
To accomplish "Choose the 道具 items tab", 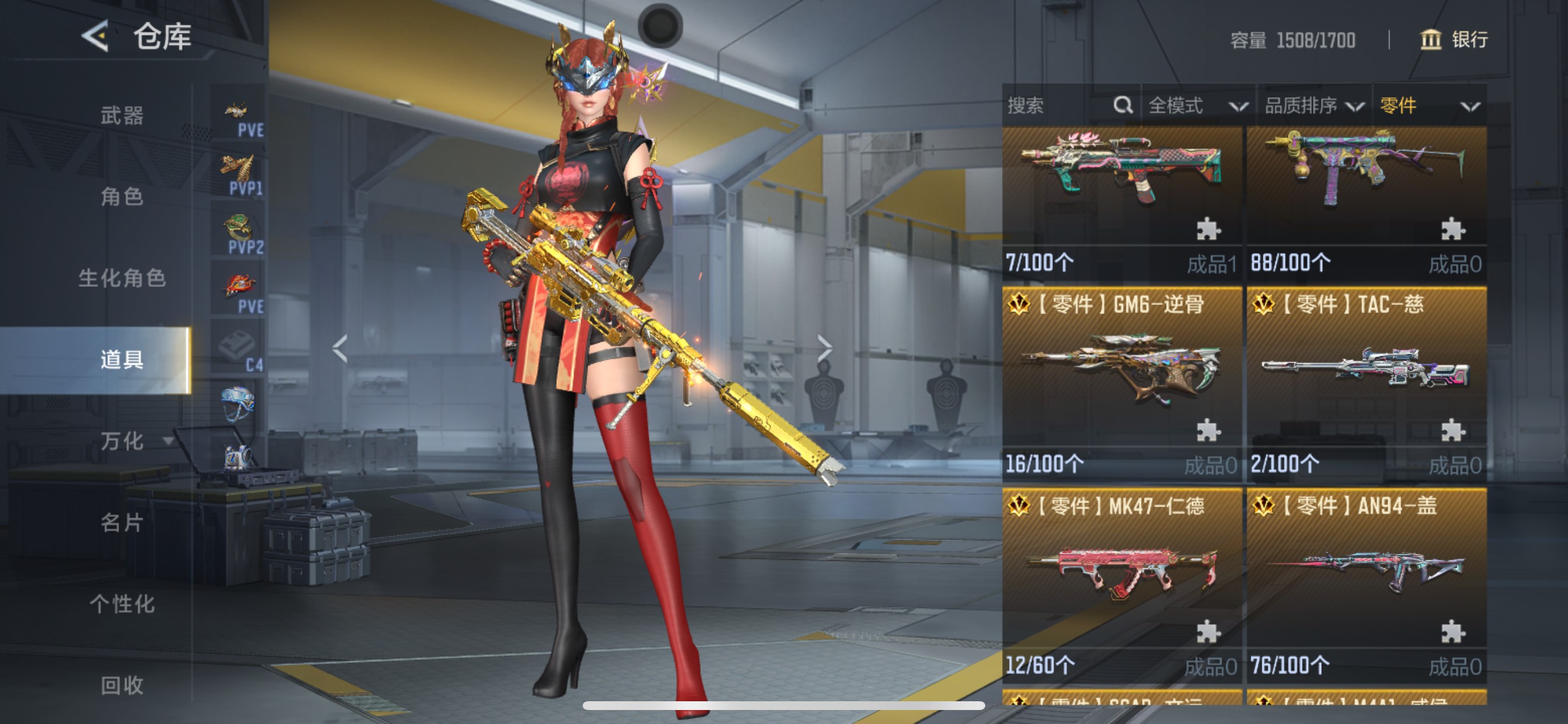I will click(x=122, y=360).
